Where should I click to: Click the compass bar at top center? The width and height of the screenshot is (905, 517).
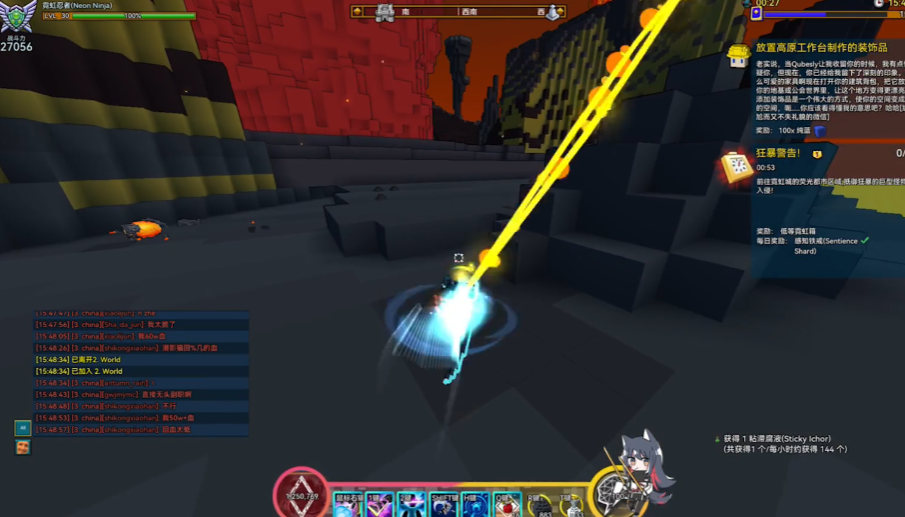[458, 12]
